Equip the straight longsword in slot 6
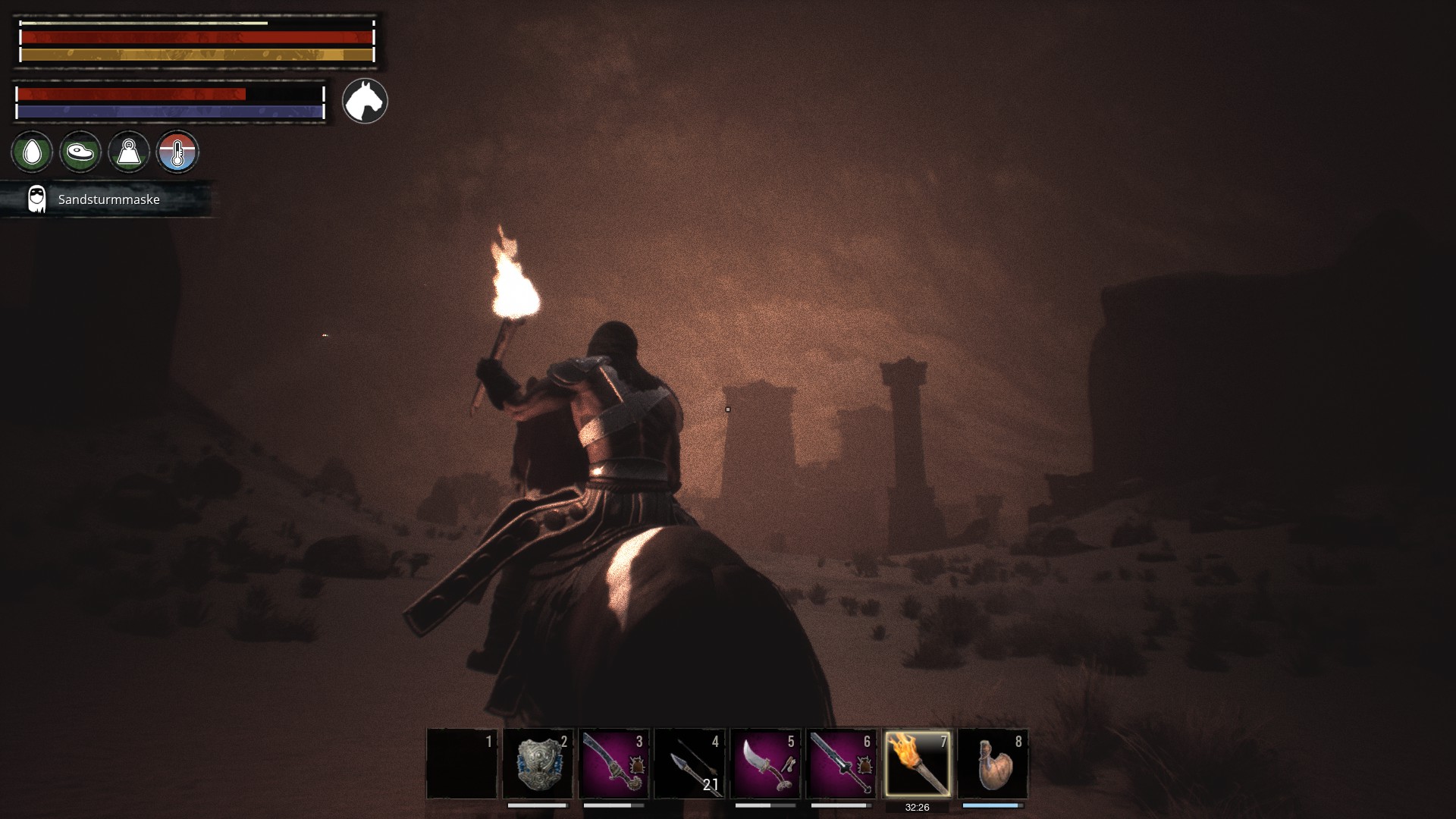The height and width of the screenshot is (819, 1456). tap(841, 764)
